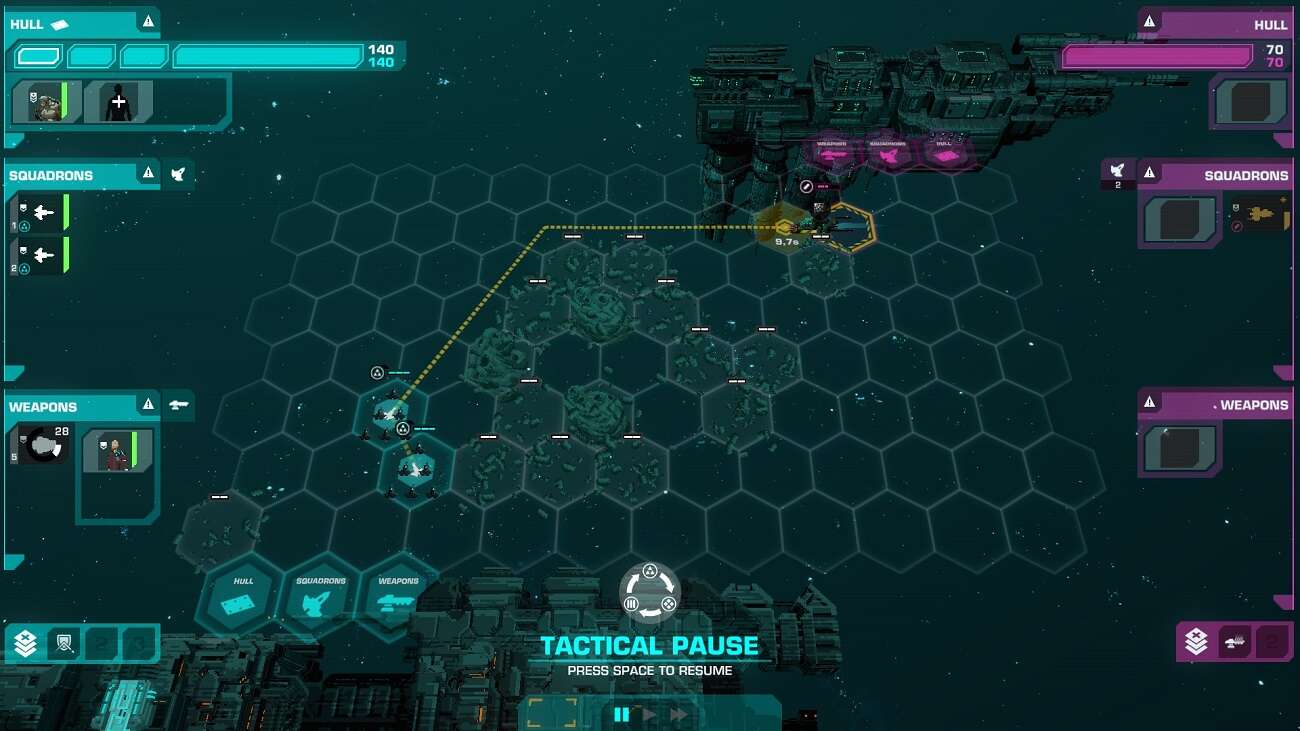Image resolution: width=1300 pixels, height=731 pixels.
Task: Choose the player's Weapons system hexagon
Action: [x=398, y=597]
